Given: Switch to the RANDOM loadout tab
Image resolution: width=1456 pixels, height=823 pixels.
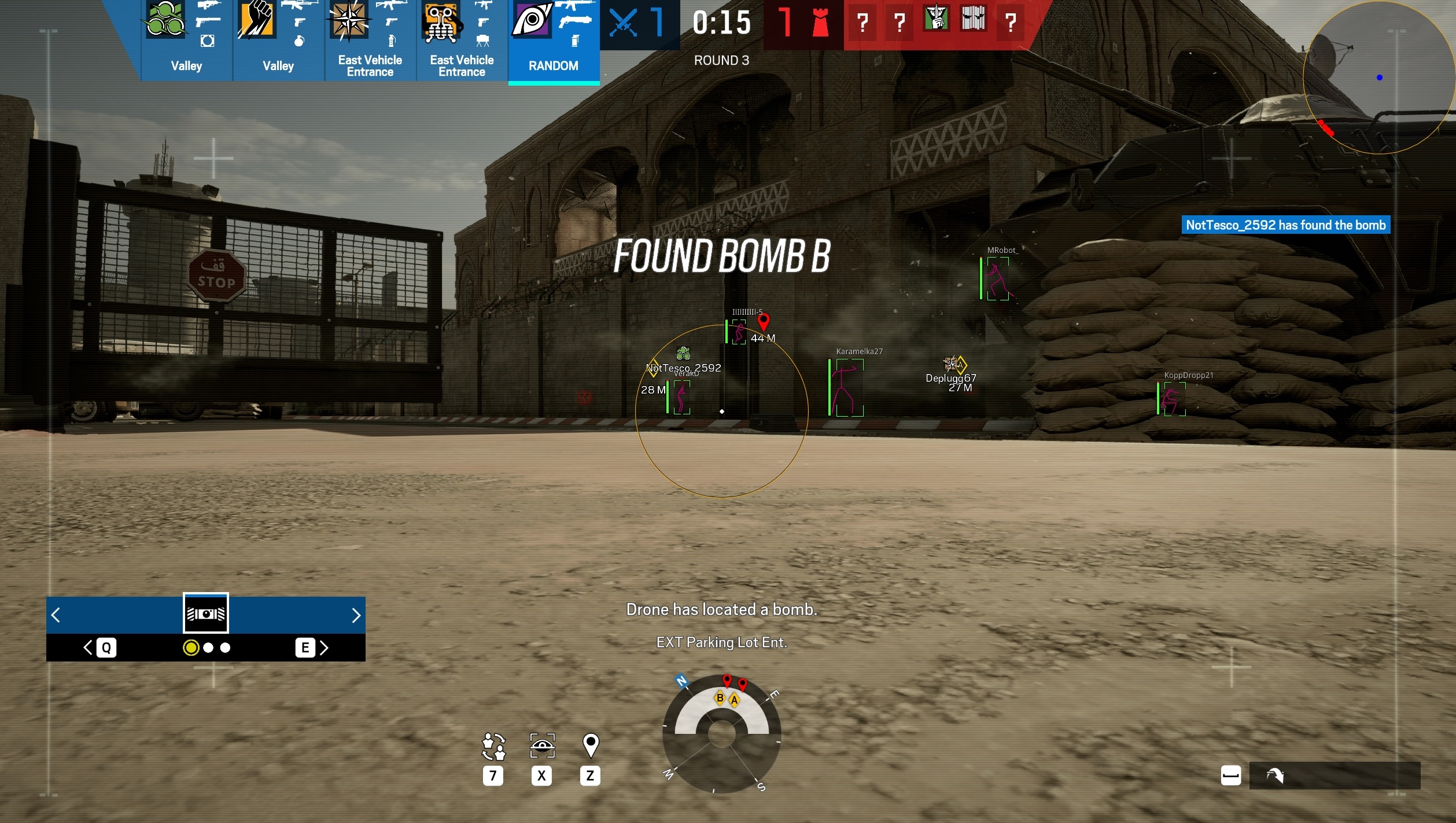Looking at the screenshot, I should (553, 65).
